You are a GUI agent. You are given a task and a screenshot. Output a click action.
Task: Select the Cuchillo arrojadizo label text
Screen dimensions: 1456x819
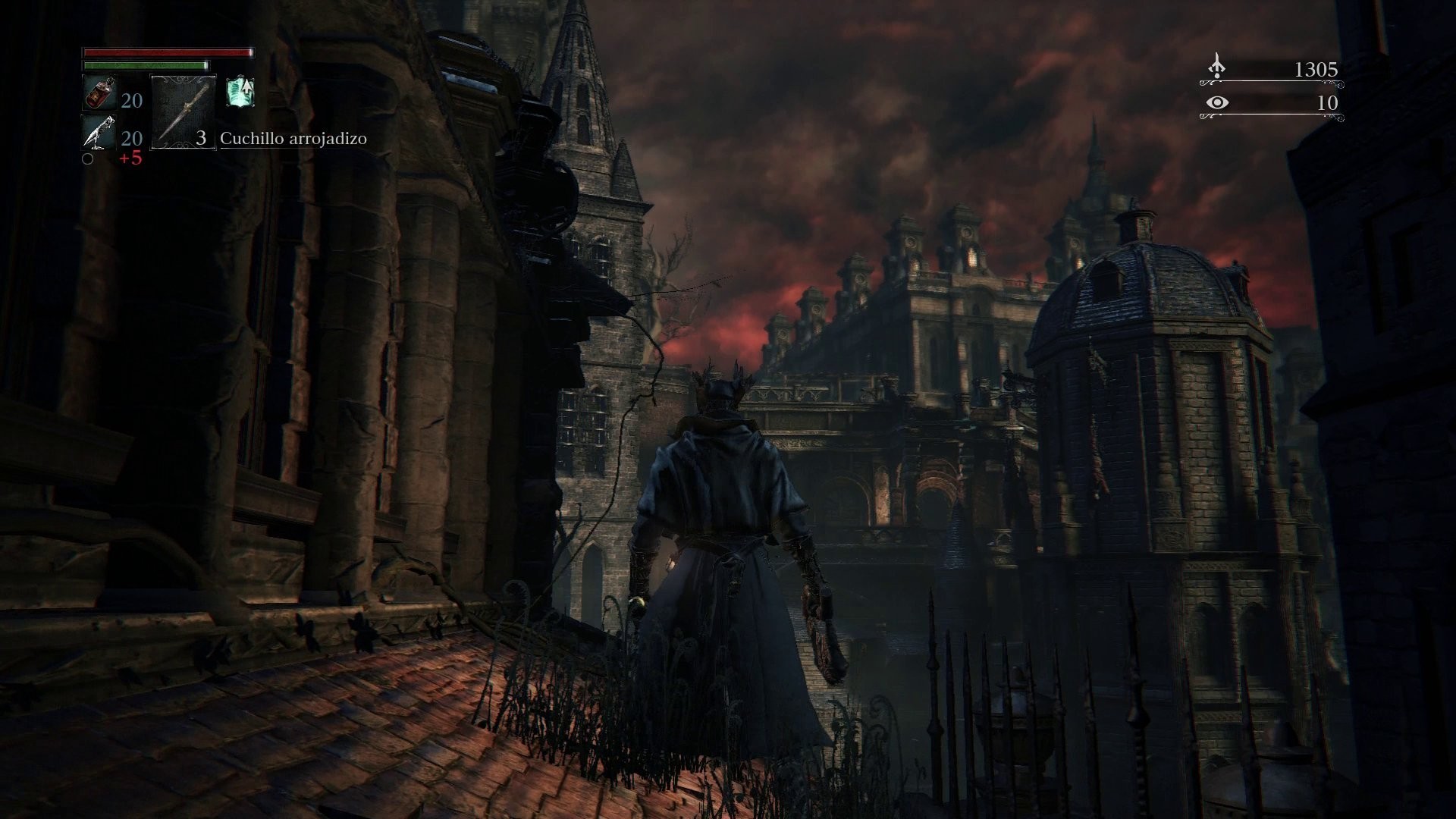(293, 139)
